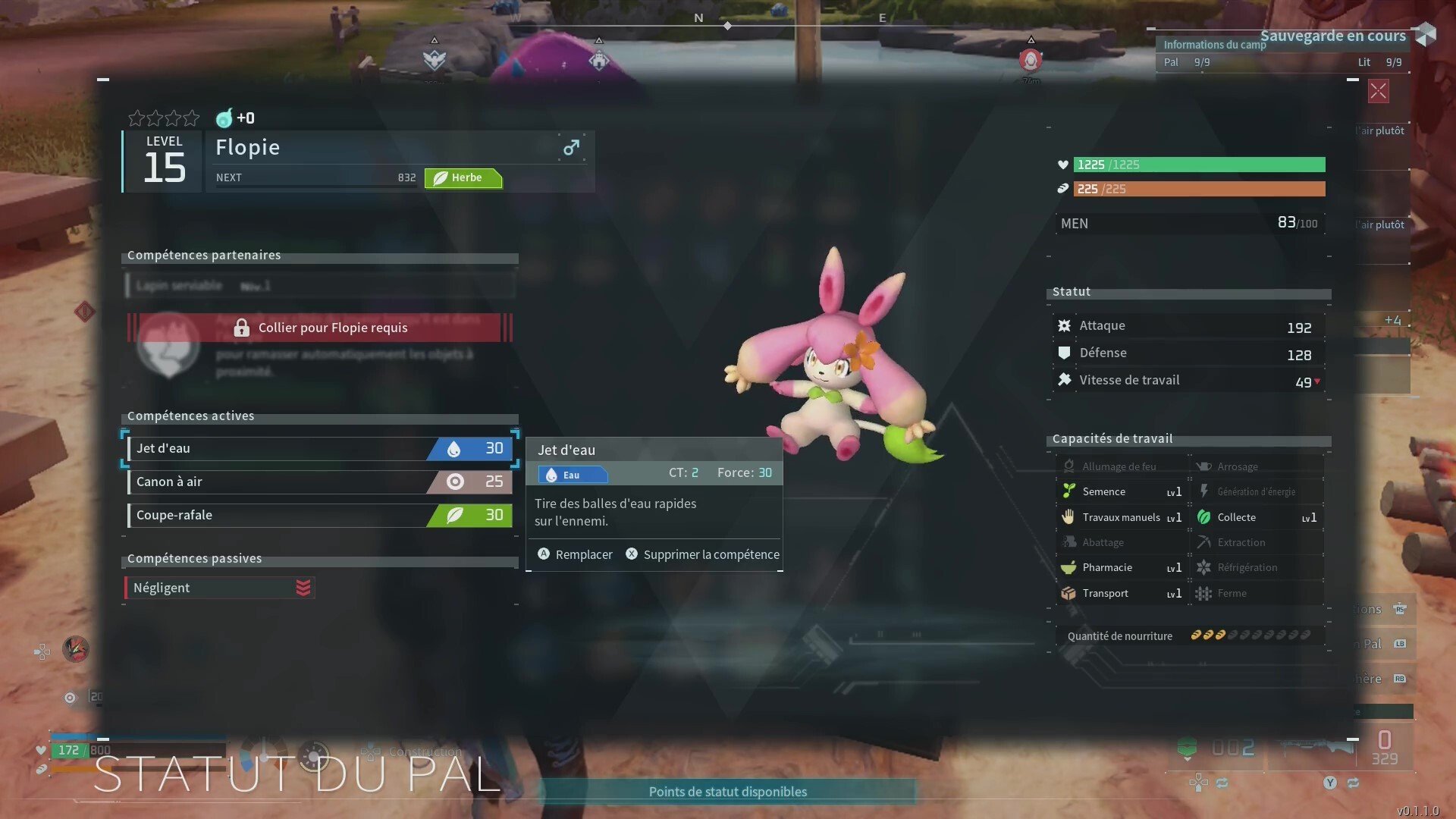Choose the Coupe-rafale skill row
This screenshot has width=1456, height=819.
point(319,515)
